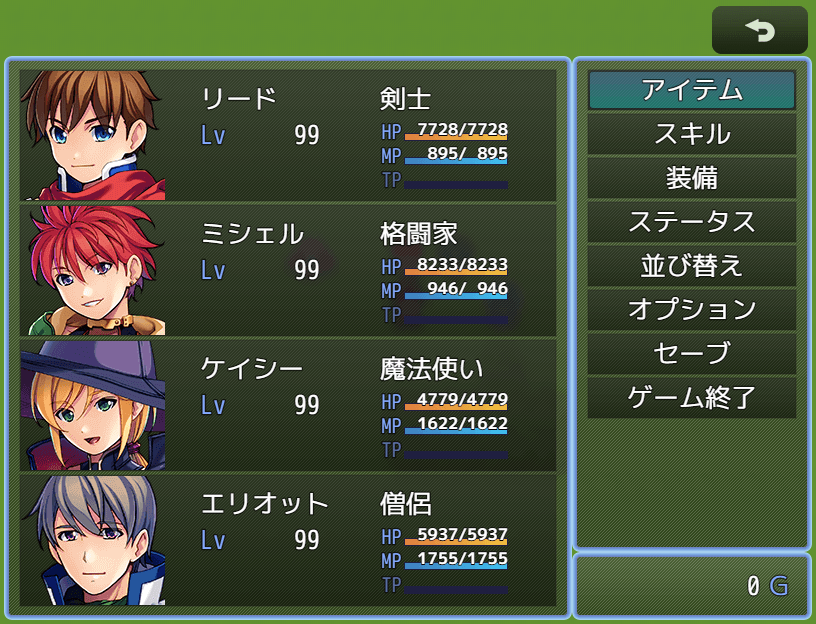
Task: Open the 装備 (Equip) menu
Action: coord(691,178)
